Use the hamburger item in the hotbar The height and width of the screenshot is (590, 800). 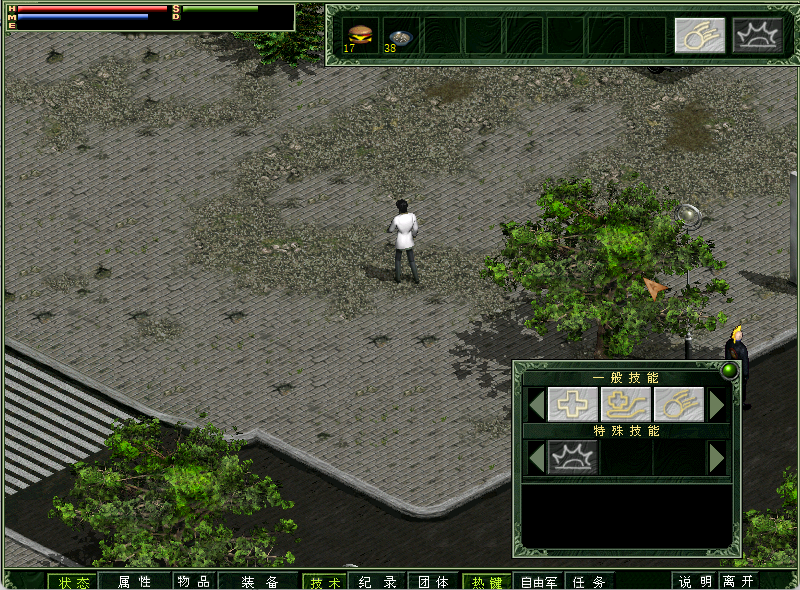pyautogui.click(x=360, y=35)
